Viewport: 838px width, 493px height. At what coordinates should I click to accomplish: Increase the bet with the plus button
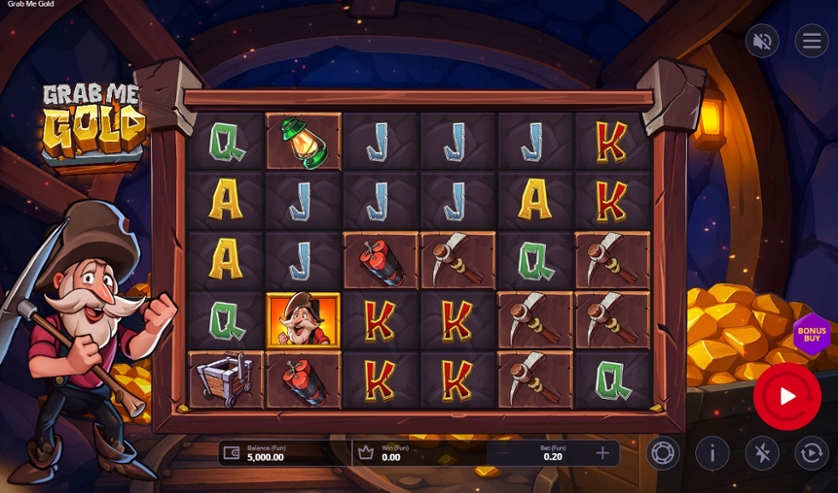tap(602, 453)
